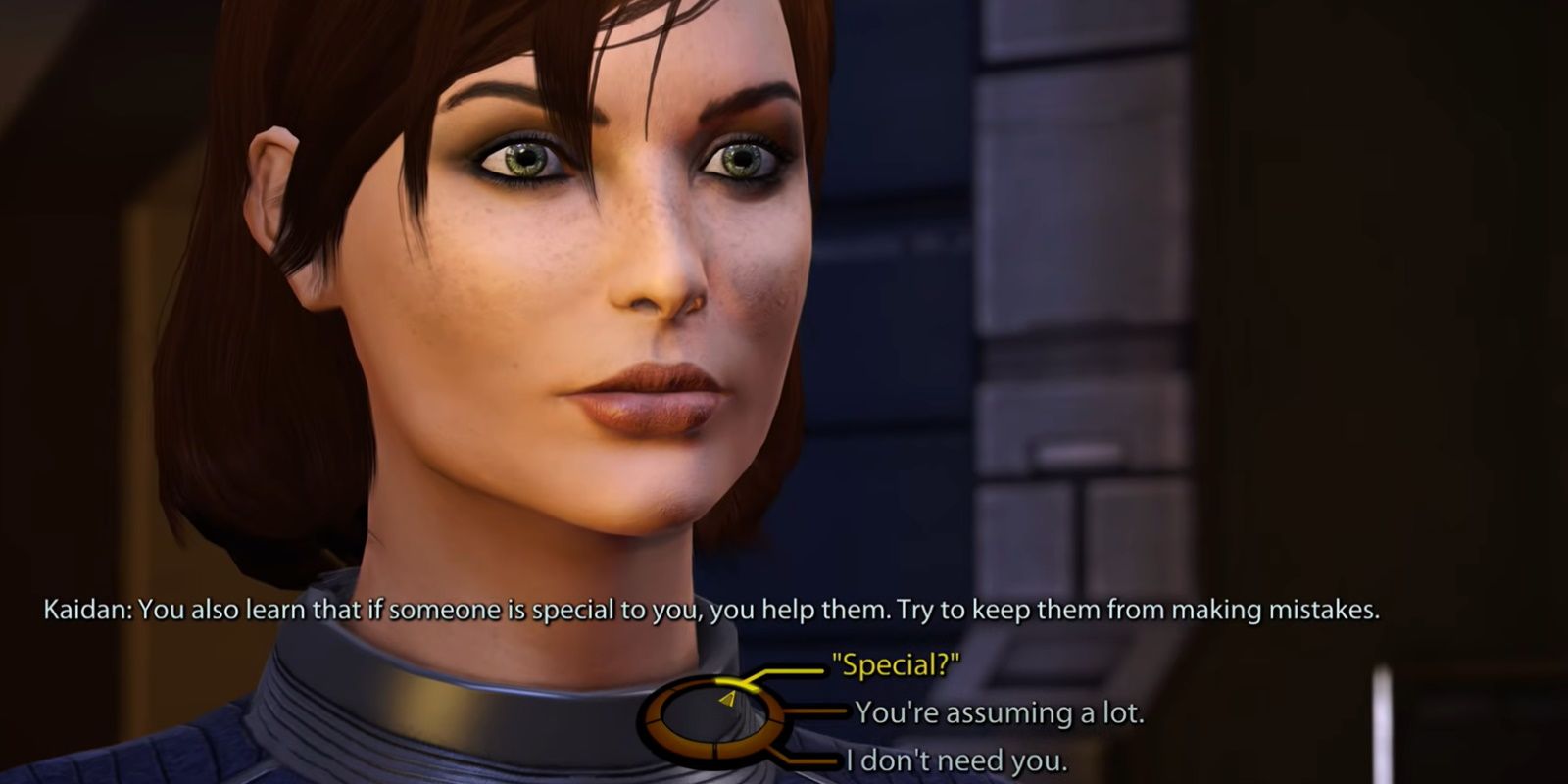Click the center hub of the dialogue wheel
This screenshot has height=784, width=1568.
[713, 720]
